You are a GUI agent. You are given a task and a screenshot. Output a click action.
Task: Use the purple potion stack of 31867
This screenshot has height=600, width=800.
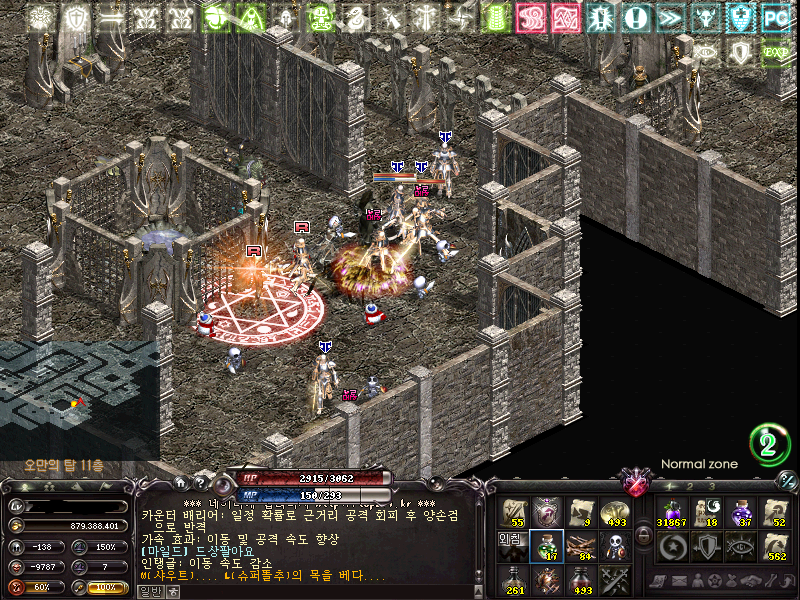tap(670, 512)
